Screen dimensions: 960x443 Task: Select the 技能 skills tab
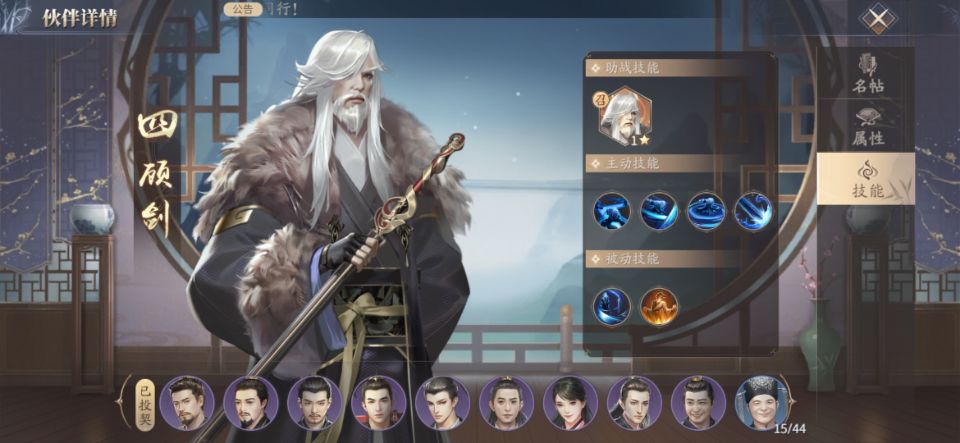867,178
